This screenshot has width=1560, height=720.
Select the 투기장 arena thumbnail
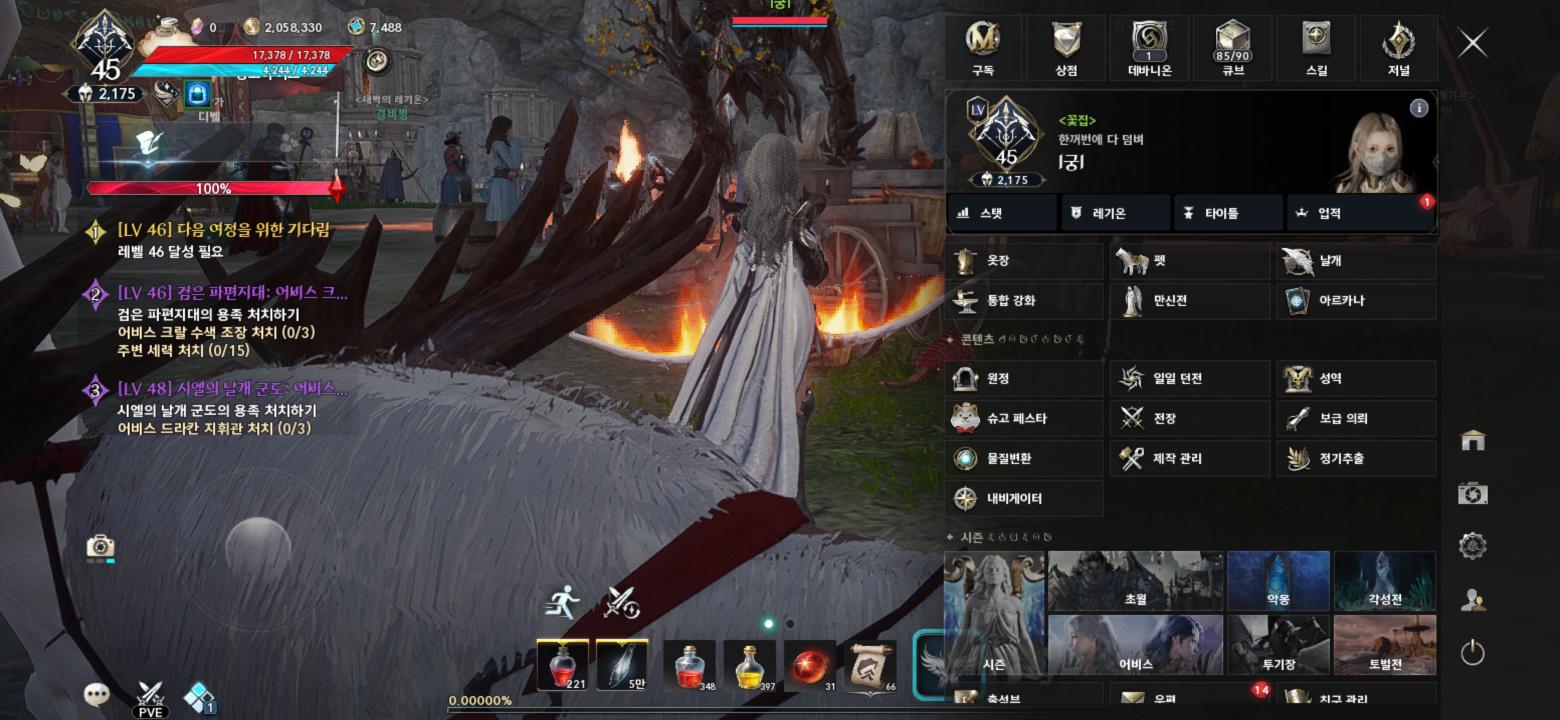coord(1278,645)
